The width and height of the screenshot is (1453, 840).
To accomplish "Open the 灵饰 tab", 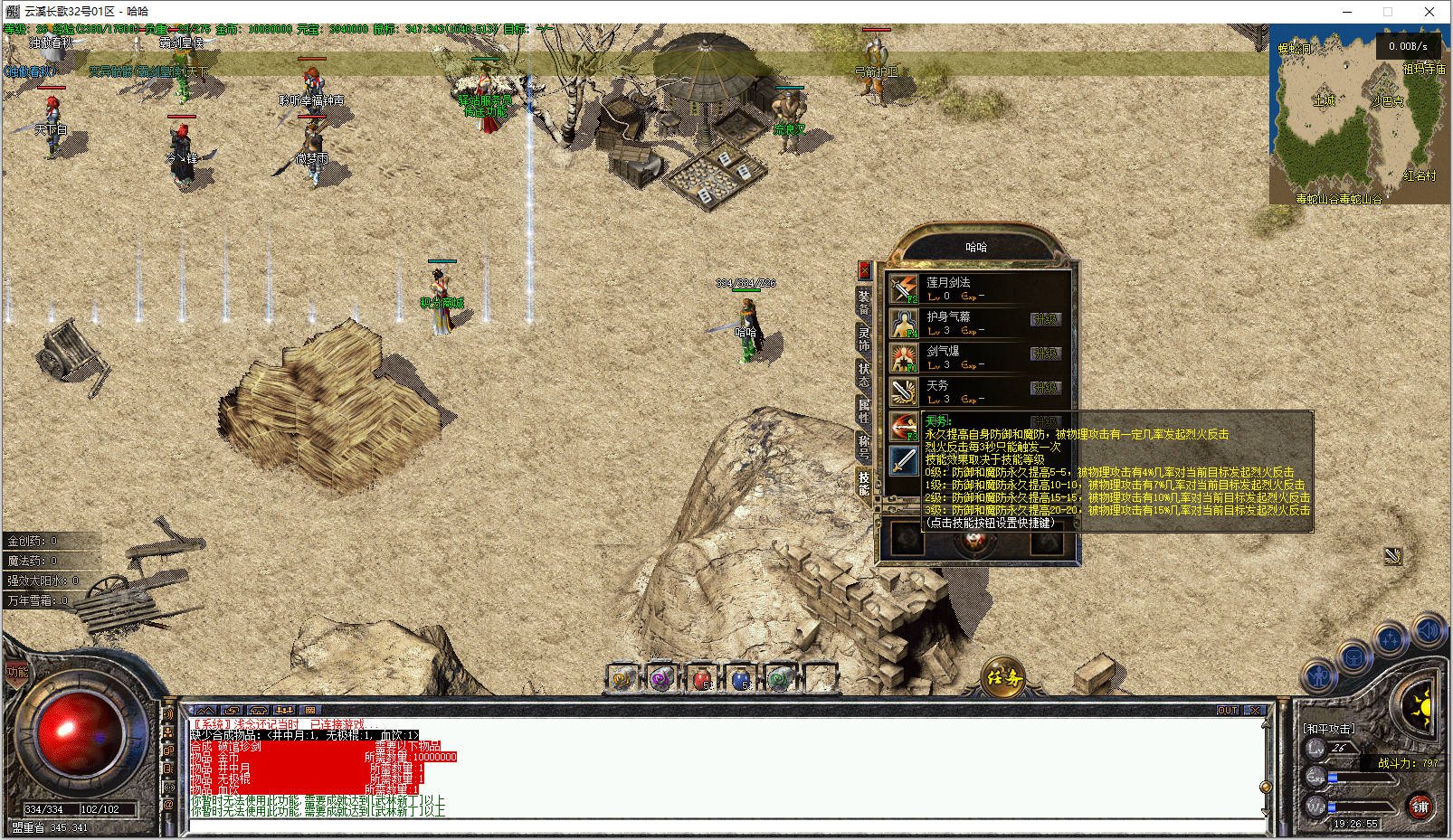I will point(864,339).
